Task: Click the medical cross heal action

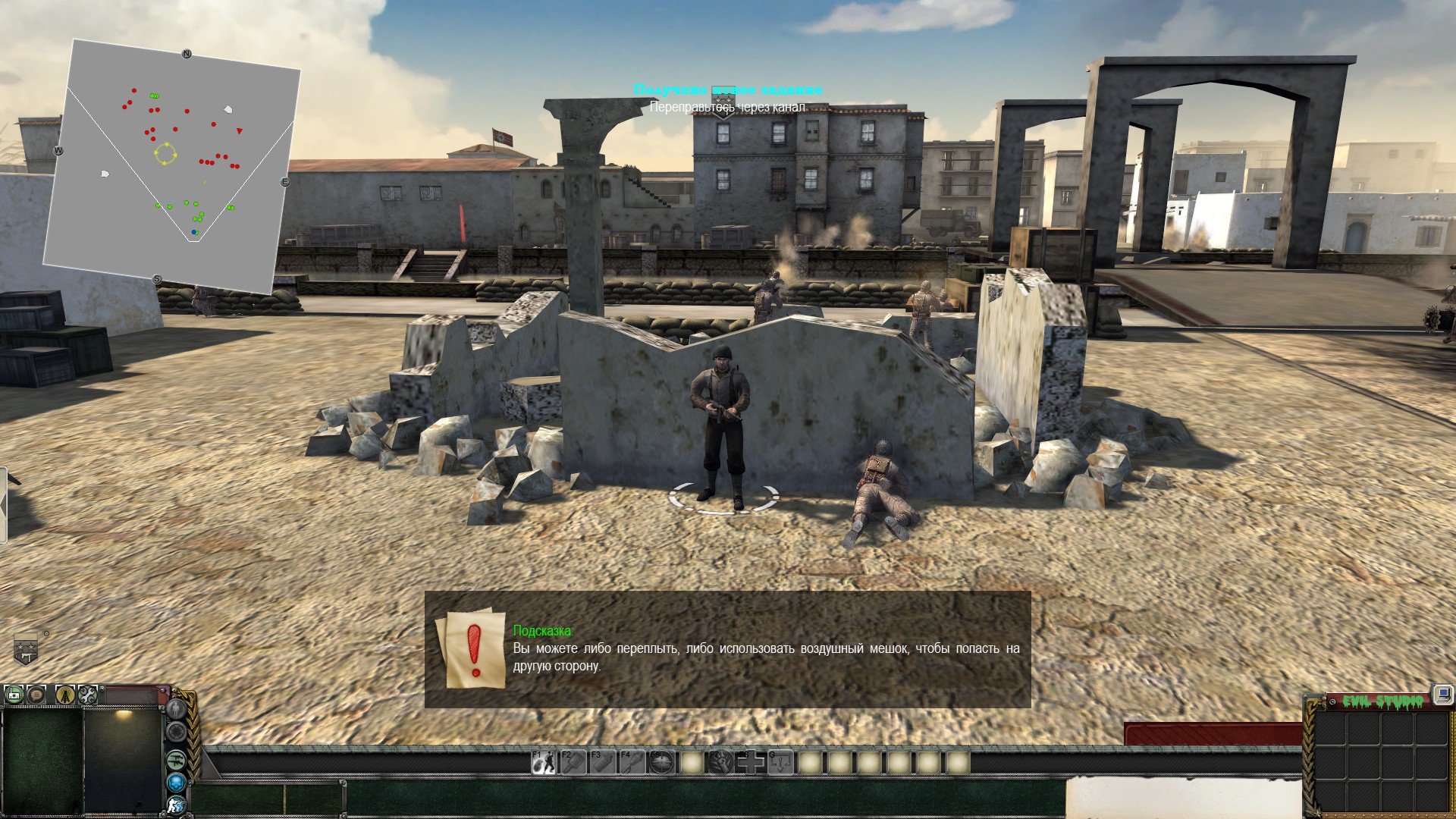Action: [751, 762]
